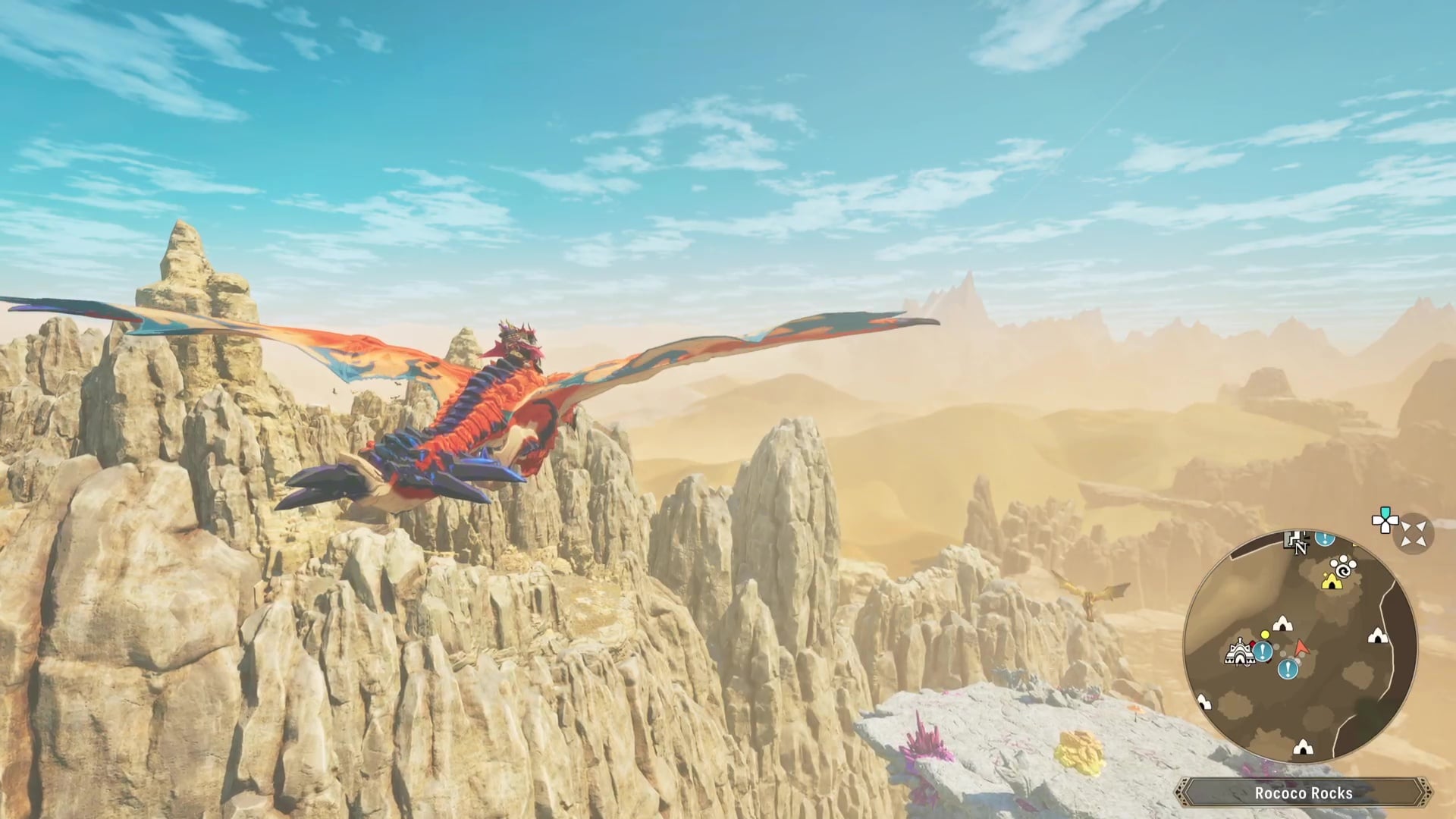Screen dimensions: 1456x819
Task: Click the four-arrow map expand icon
Action: pyautogui.click(x=1414, y=534)
